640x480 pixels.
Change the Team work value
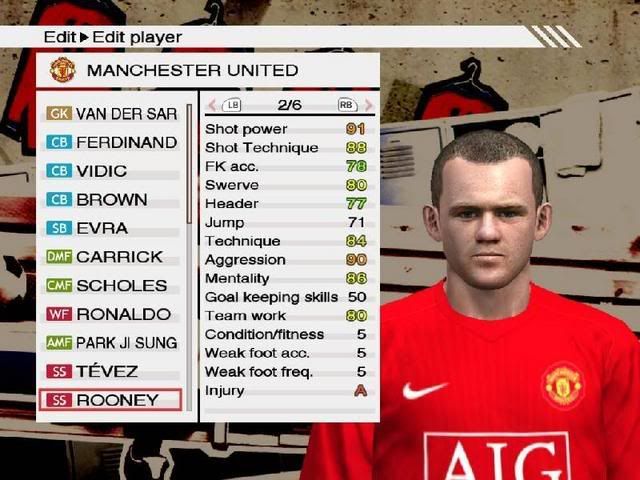tap(356, 316)
